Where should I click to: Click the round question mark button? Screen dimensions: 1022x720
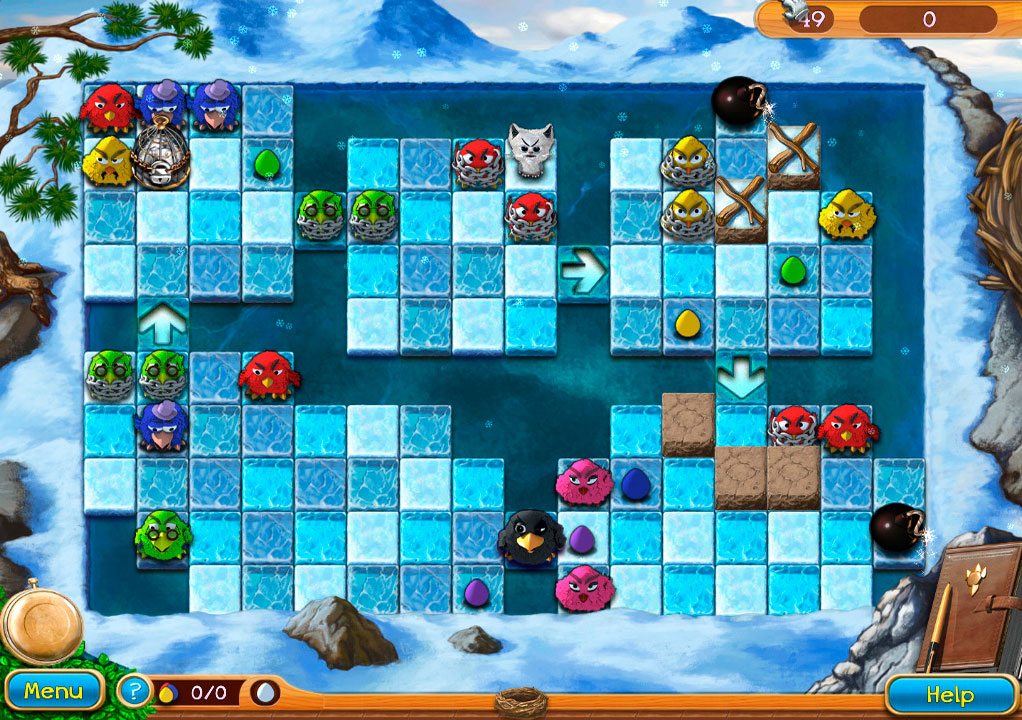[134, 690]
